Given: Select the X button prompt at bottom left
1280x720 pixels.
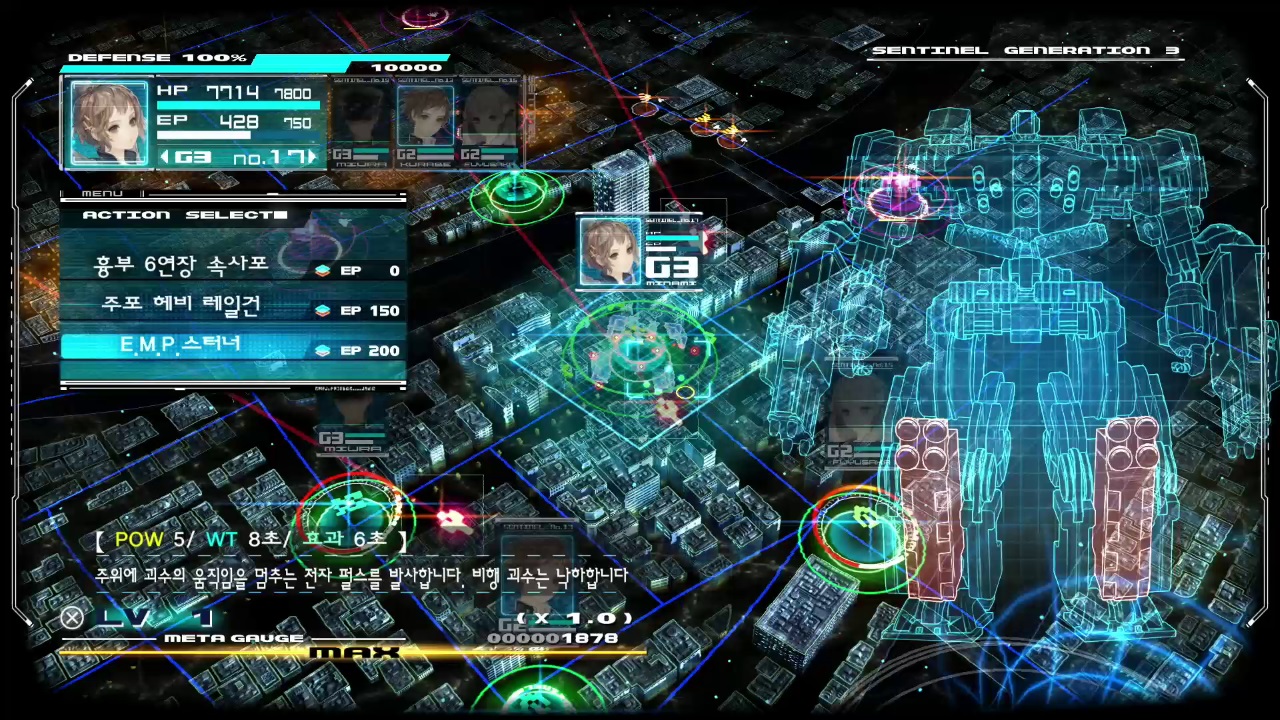Looking at the screenshot, I should (71, 617).
